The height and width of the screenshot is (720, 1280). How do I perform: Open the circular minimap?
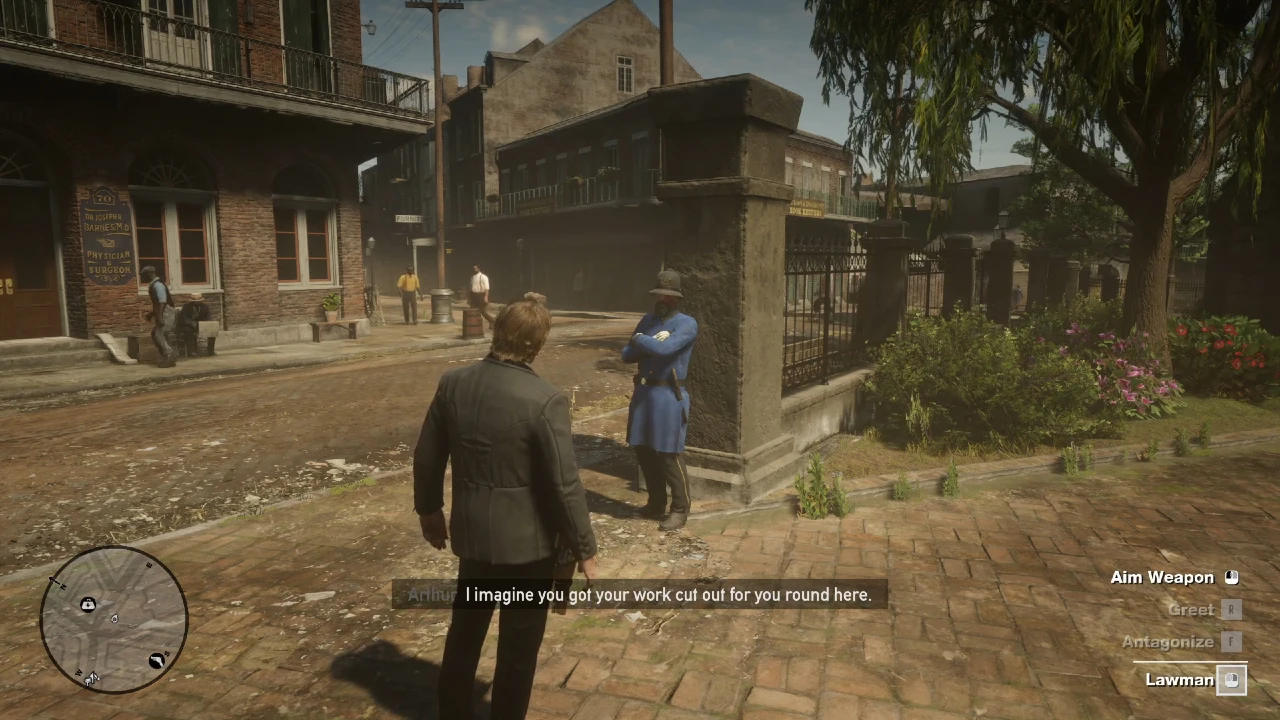pos(113,620)
